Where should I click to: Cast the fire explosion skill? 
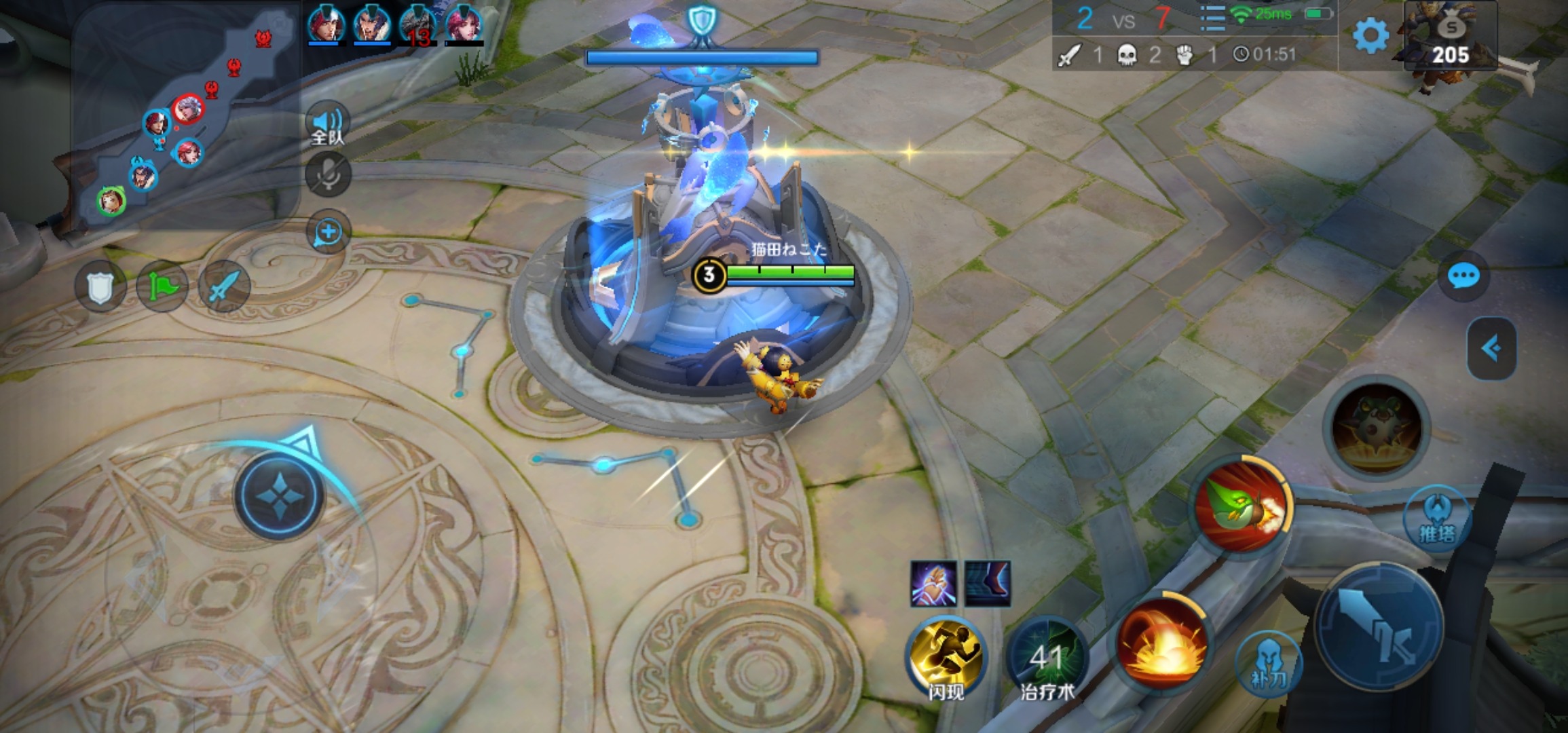[1162, 643]
